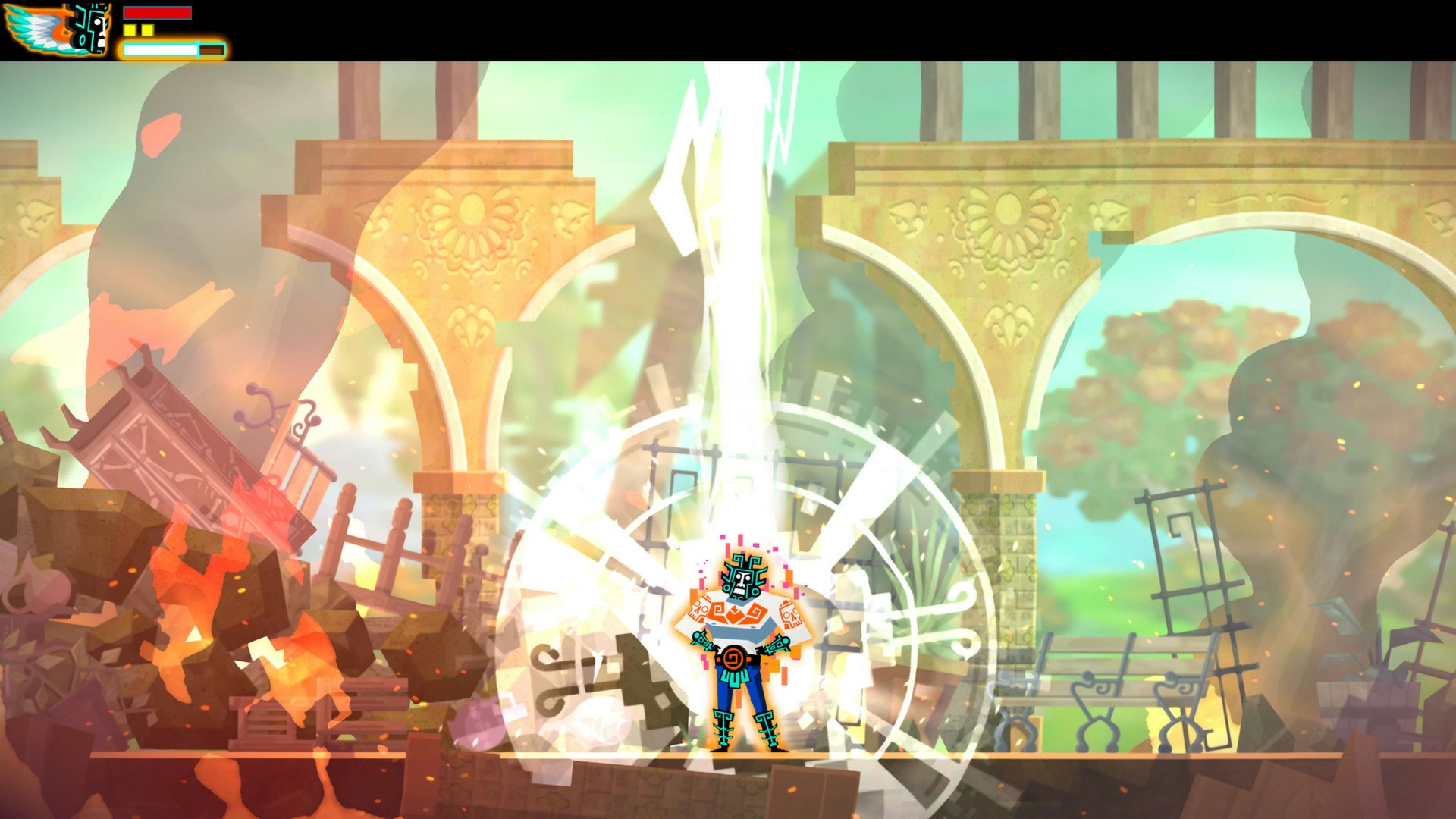Select the turquoise skull face on the portrait

(x=91, y=28)
